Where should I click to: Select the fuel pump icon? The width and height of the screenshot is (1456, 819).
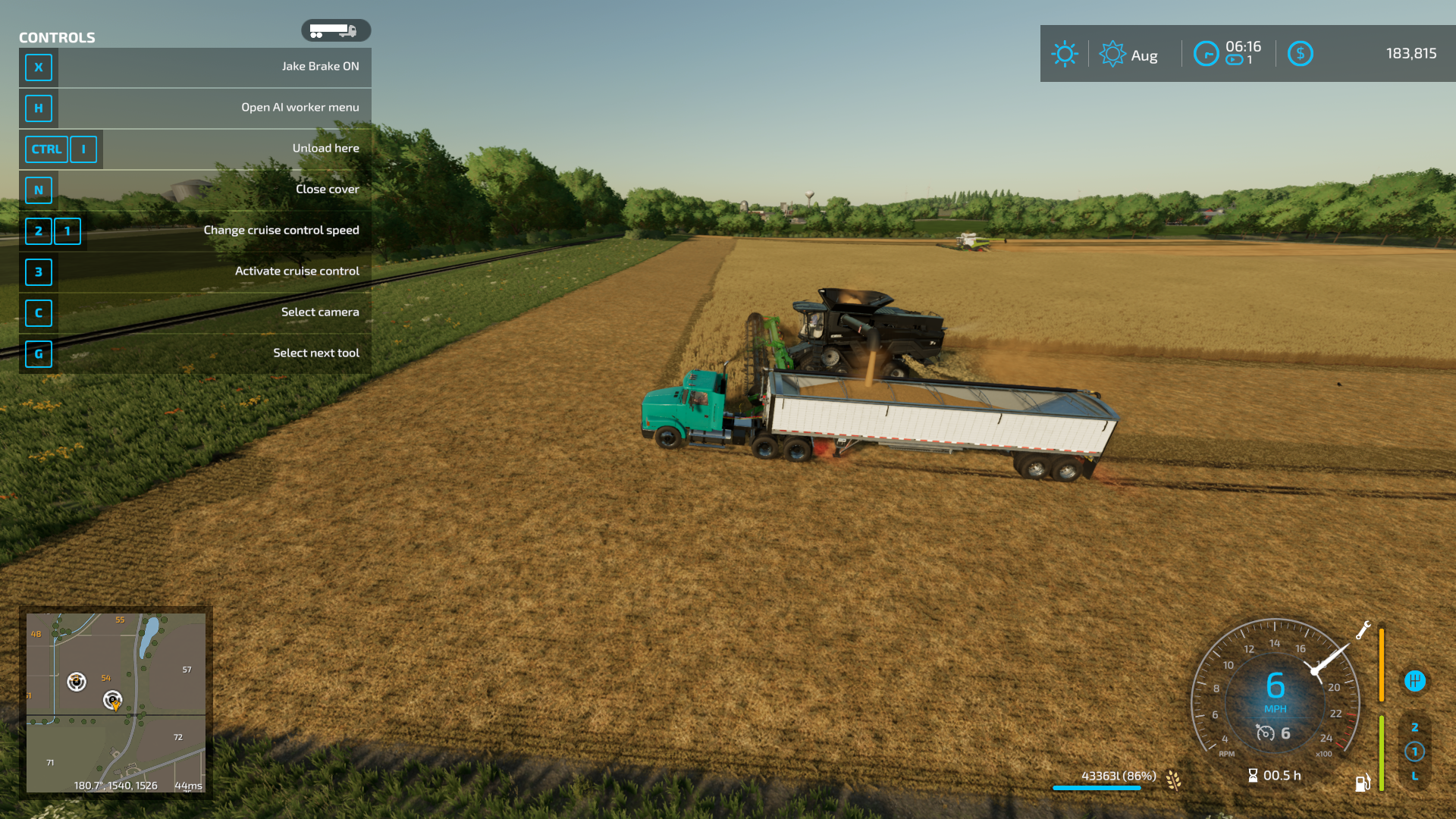pos(1363,783)
